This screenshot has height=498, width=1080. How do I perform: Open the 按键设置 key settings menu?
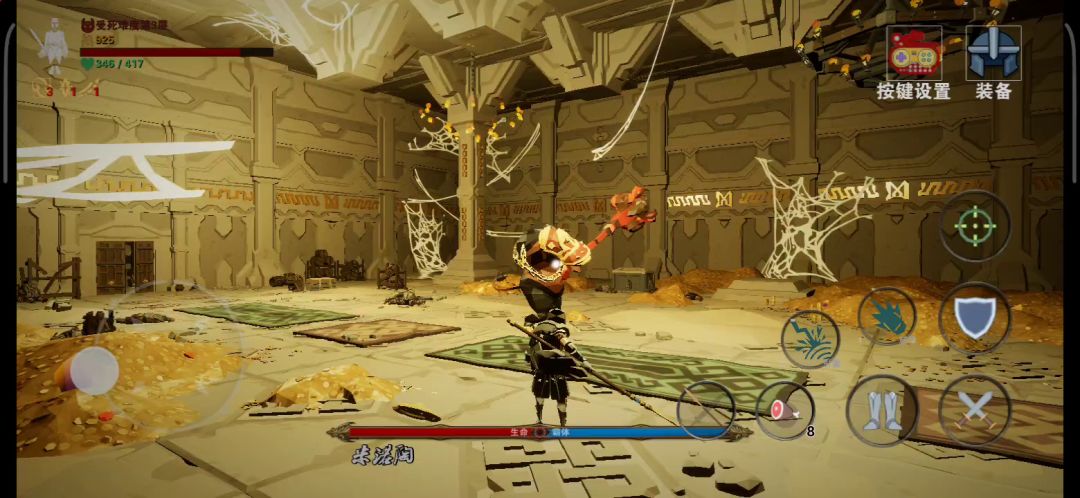[913, 62]
